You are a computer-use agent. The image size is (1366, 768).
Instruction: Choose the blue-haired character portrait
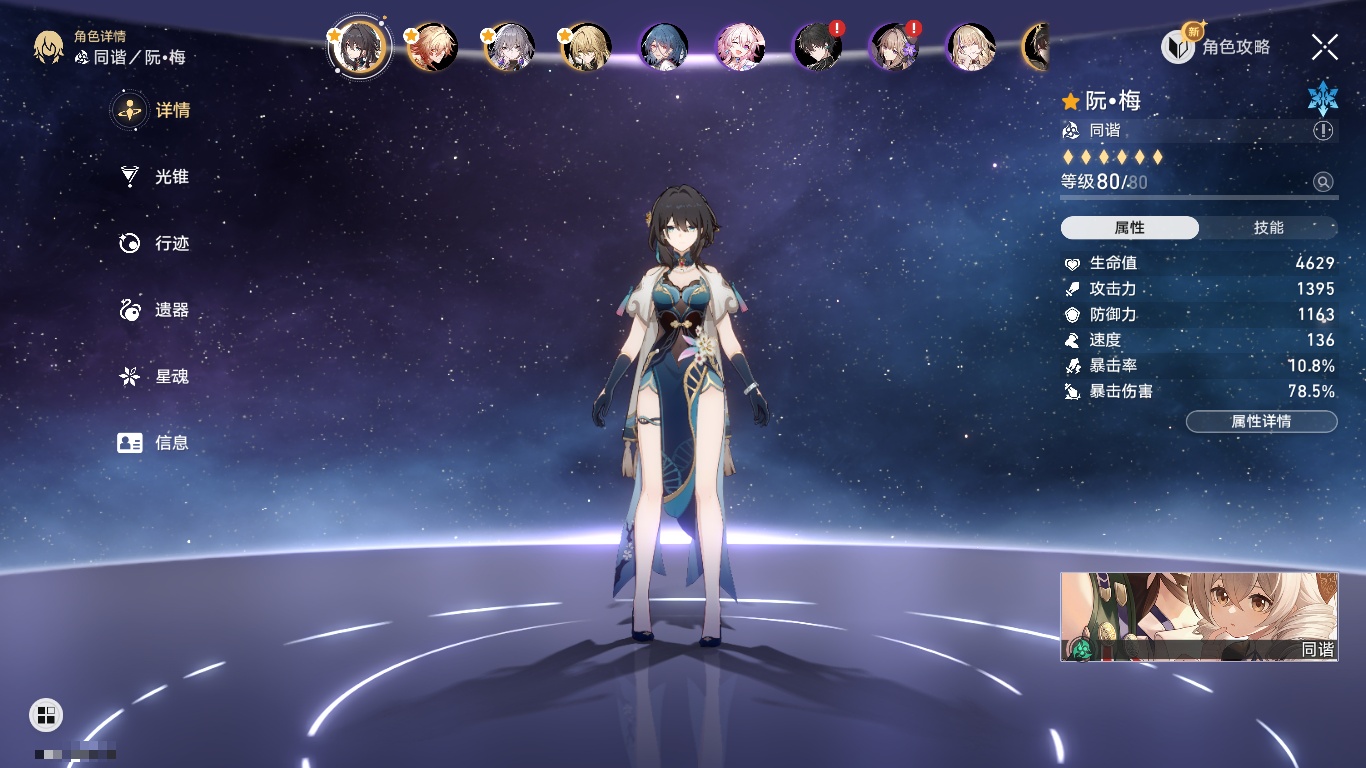[664, 47]
